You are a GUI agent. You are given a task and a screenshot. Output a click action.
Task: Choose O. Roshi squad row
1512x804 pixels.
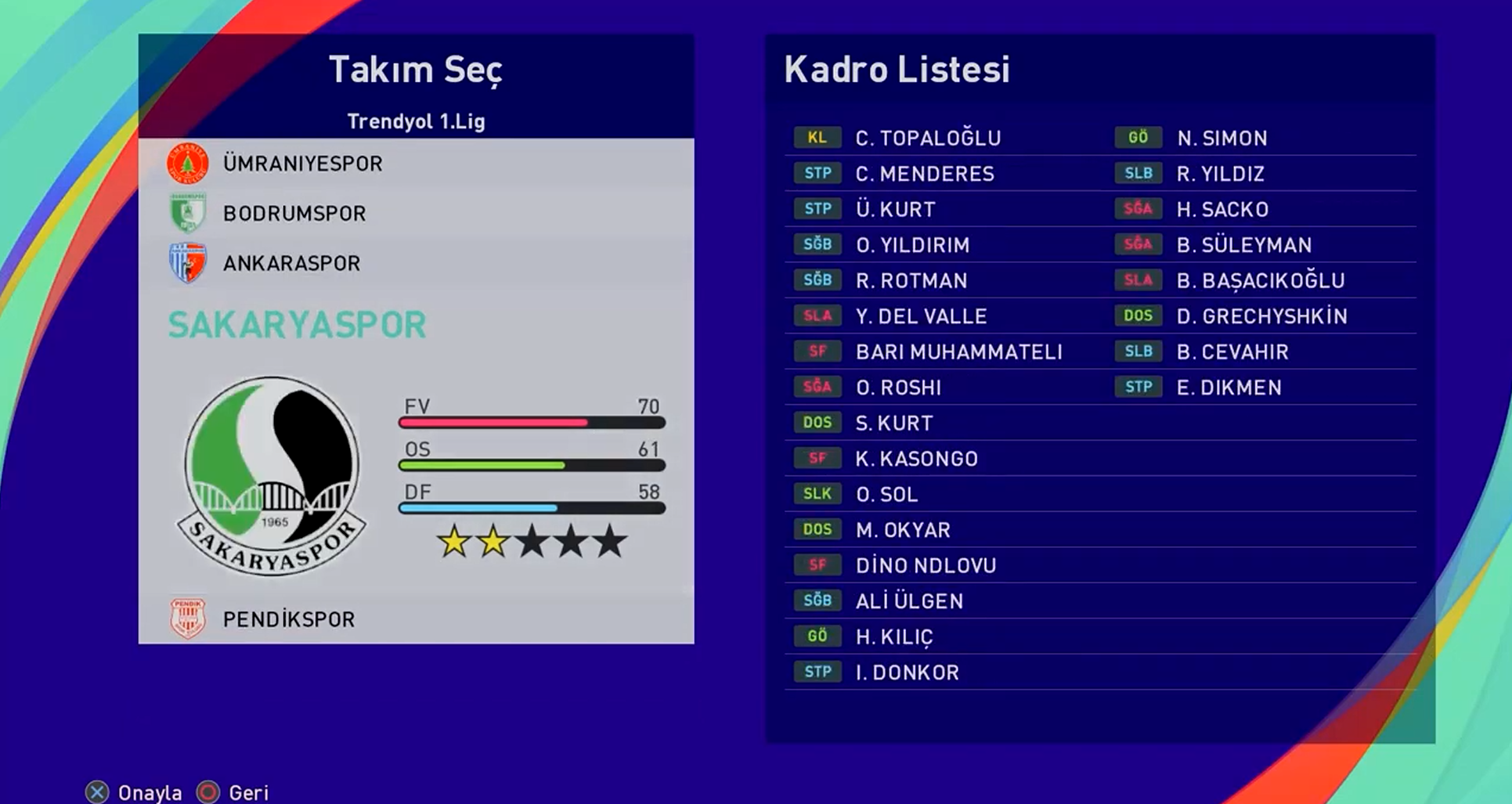898,388
